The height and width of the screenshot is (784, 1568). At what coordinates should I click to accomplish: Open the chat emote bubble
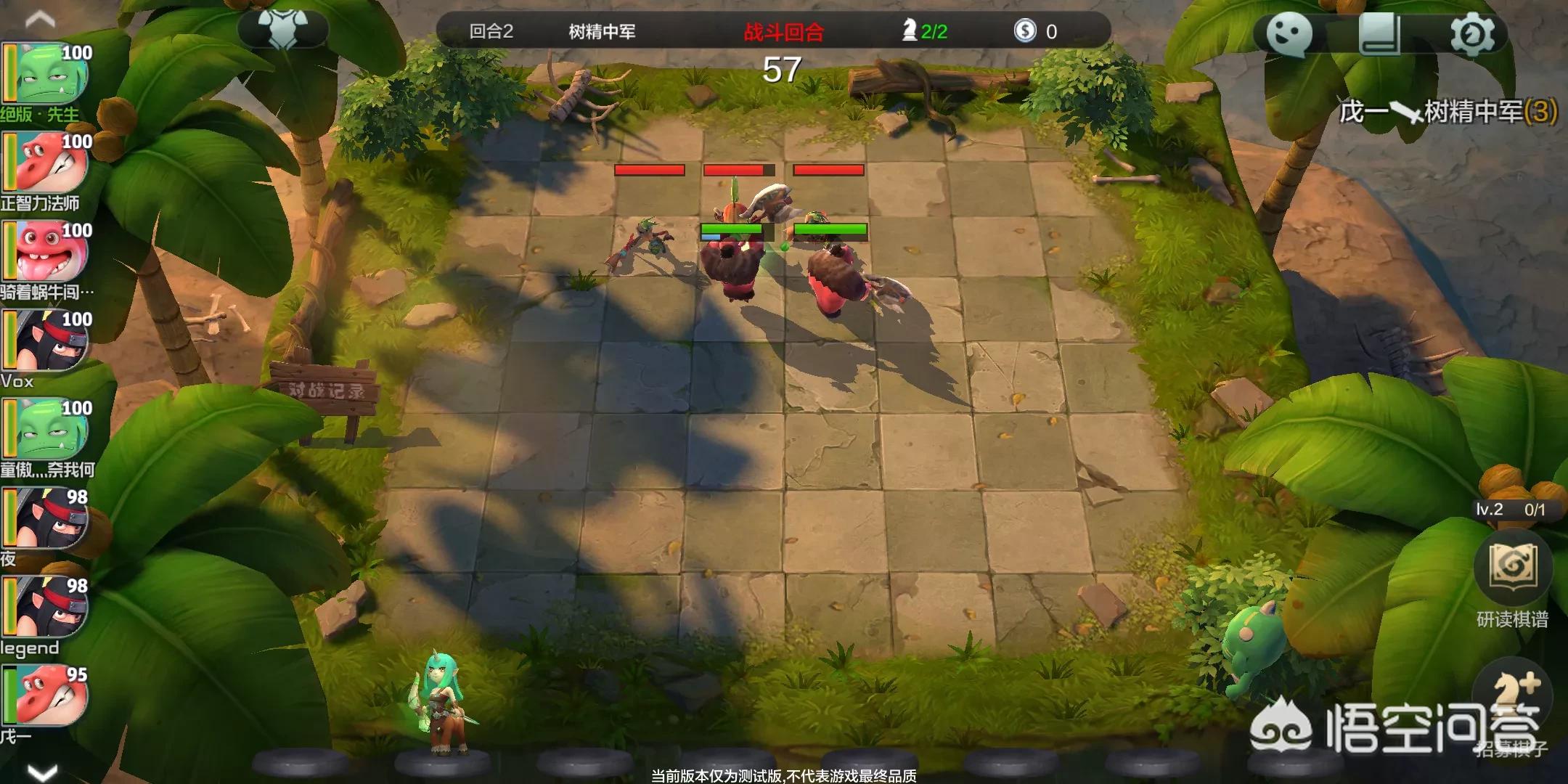(x=1289, y=33)
